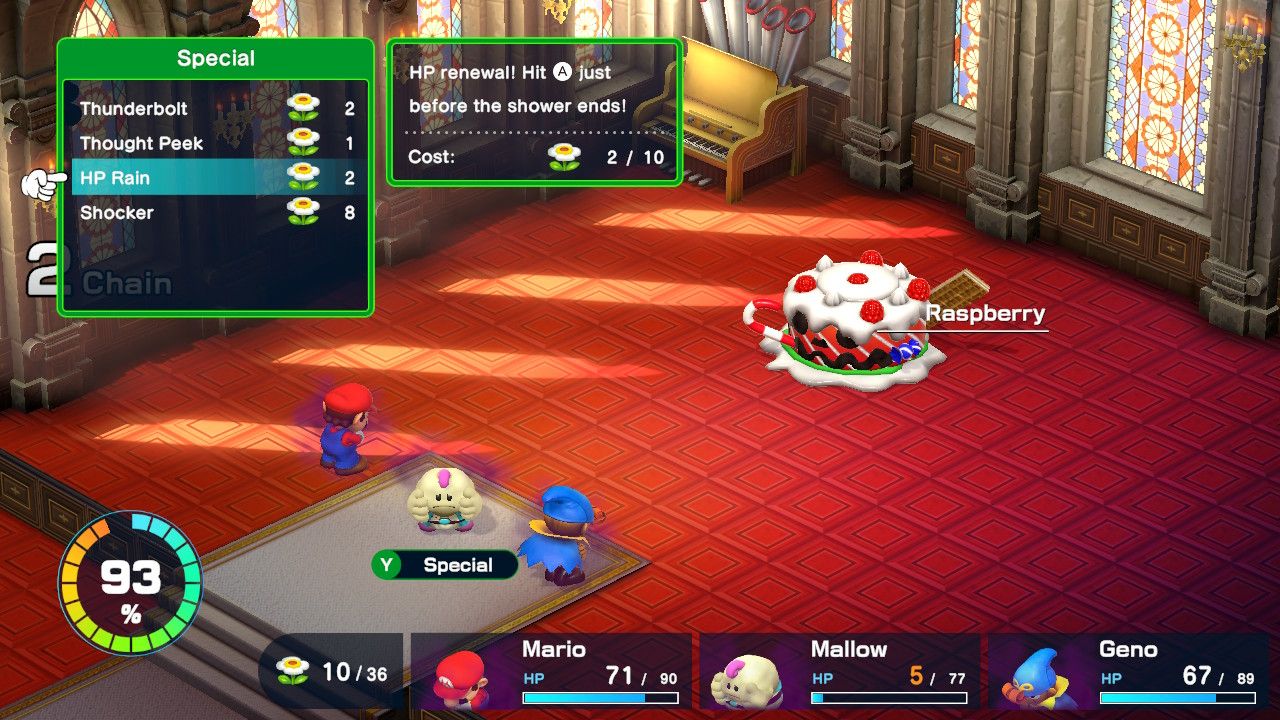This screenshot has width=1280, height=720.
Task: Click the flower icon showing 10/36 stock
Action: pyautogui.click(x=293, y=669)
